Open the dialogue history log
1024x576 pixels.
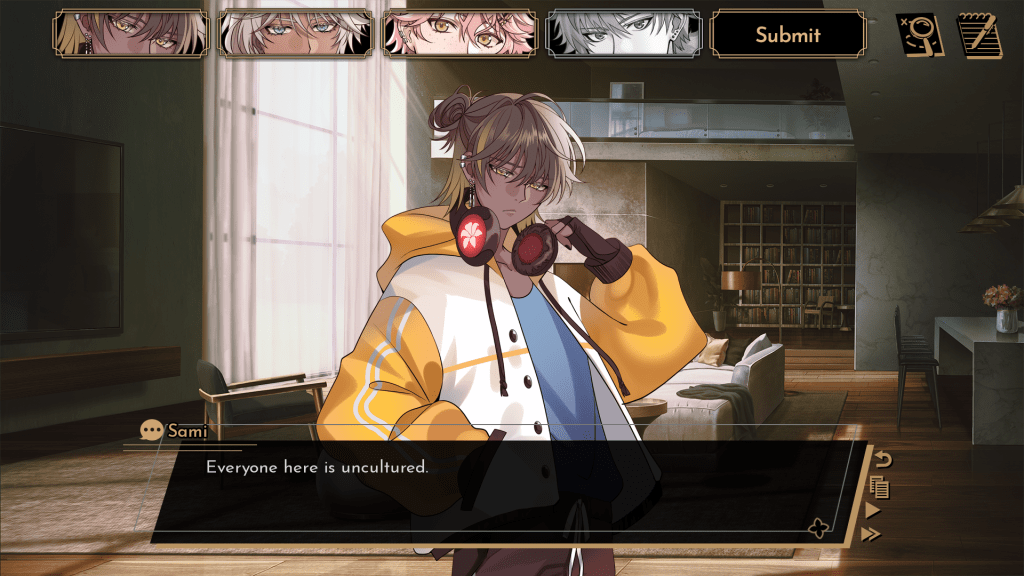[x=880, y=487]
